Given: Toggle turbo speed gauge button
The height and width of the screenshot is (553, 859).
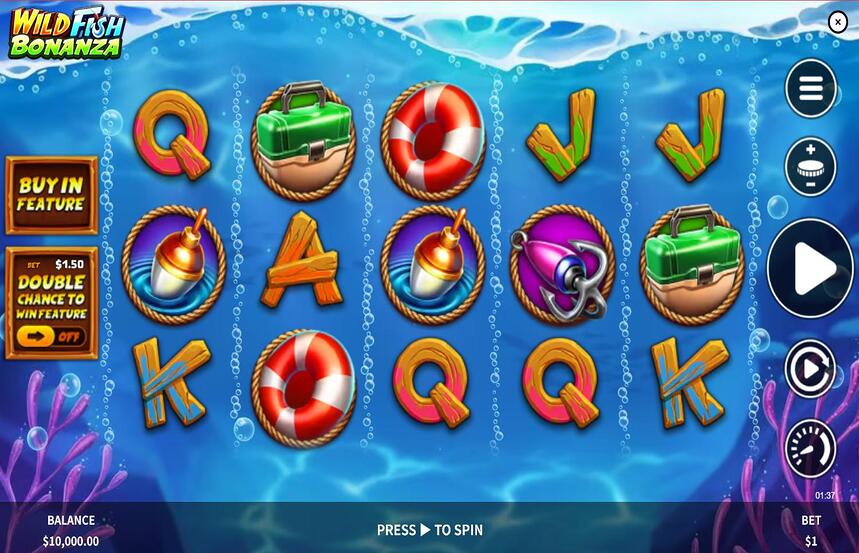Looking at the screenshot, I should [x=810, y=449].
